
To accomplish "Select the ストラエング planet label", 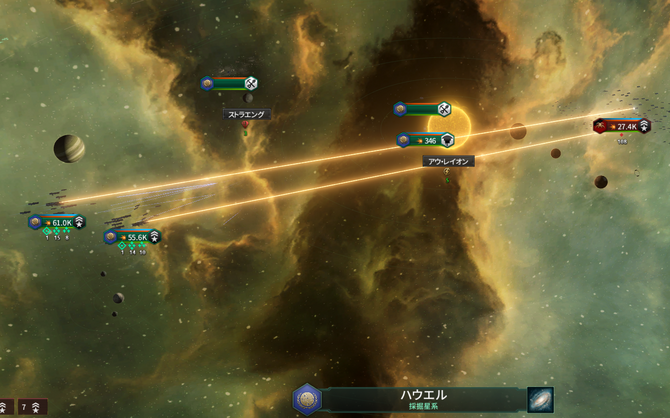I will pos(246,115).
